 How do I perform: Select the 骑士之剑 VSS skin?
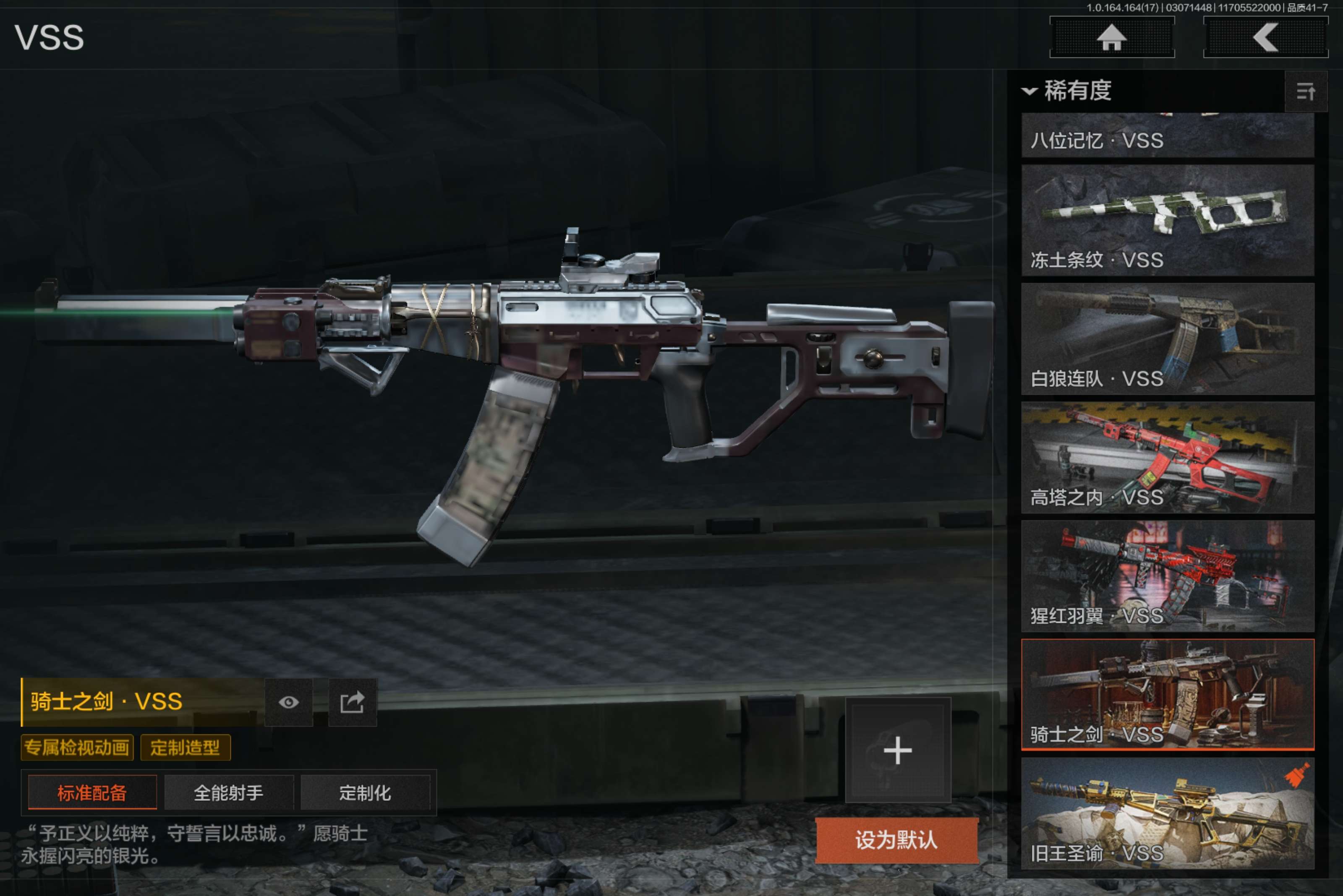click(x=1167, y=694)
